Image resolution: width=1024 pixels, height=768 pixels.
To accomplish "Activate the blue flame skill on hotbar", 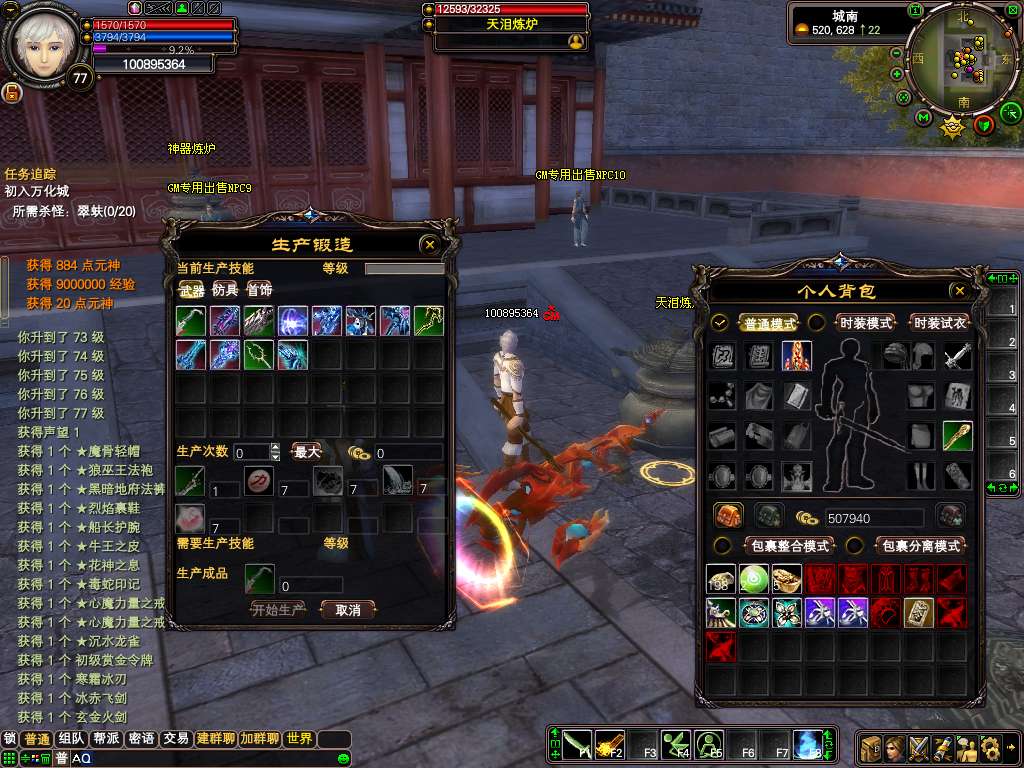I will pos(807,744).
